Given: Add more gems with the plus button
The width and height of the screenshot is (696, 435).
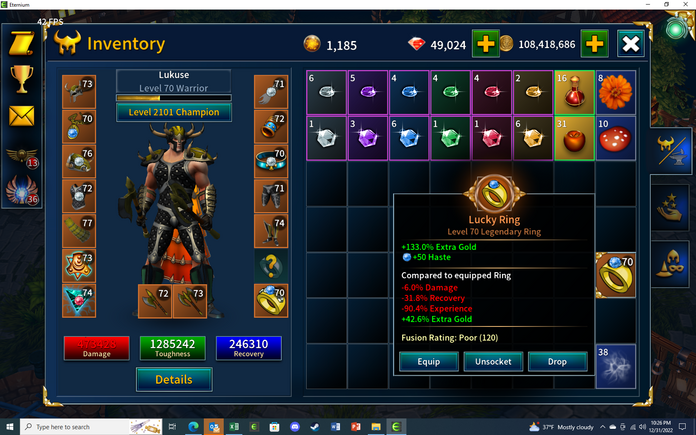Looking at the screenshot, I should [x=485, y=44].
